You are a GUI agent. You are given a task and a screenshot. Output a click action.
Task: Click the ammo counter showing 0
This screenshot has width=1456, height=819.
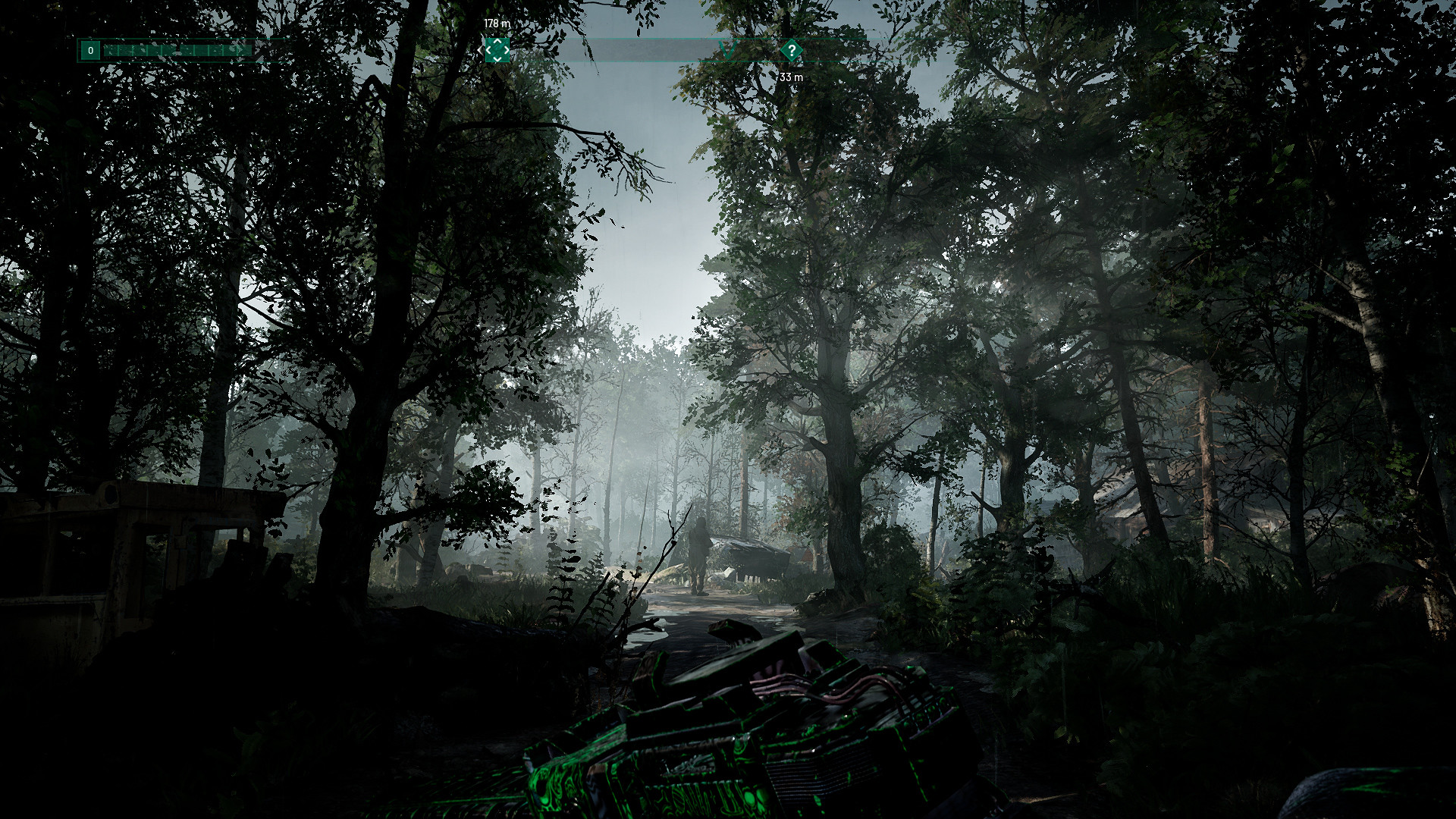click(90, 49)
